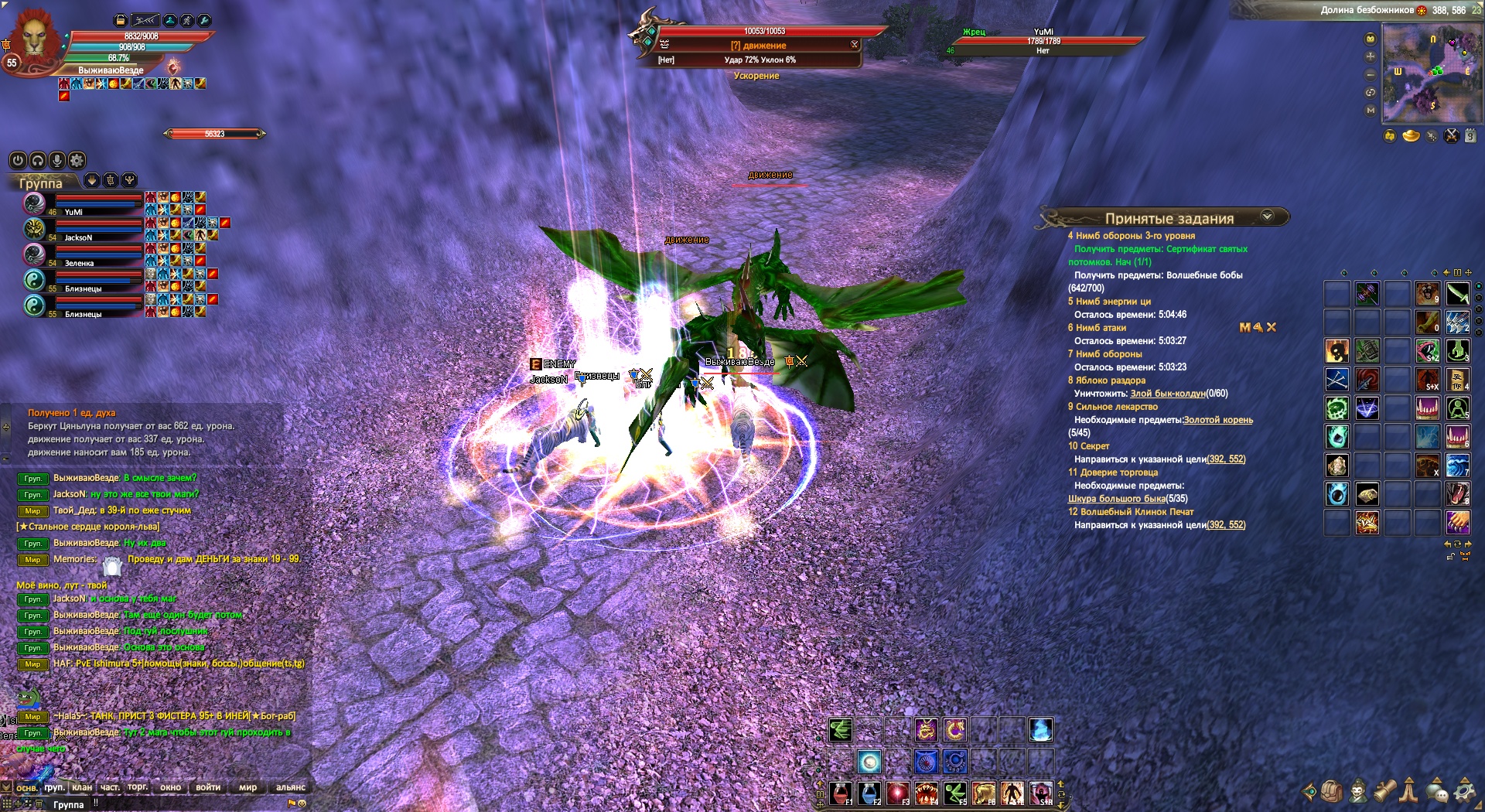Activate the blue flame skill
Screen dimensions: 1485x812
(1041, 729)
